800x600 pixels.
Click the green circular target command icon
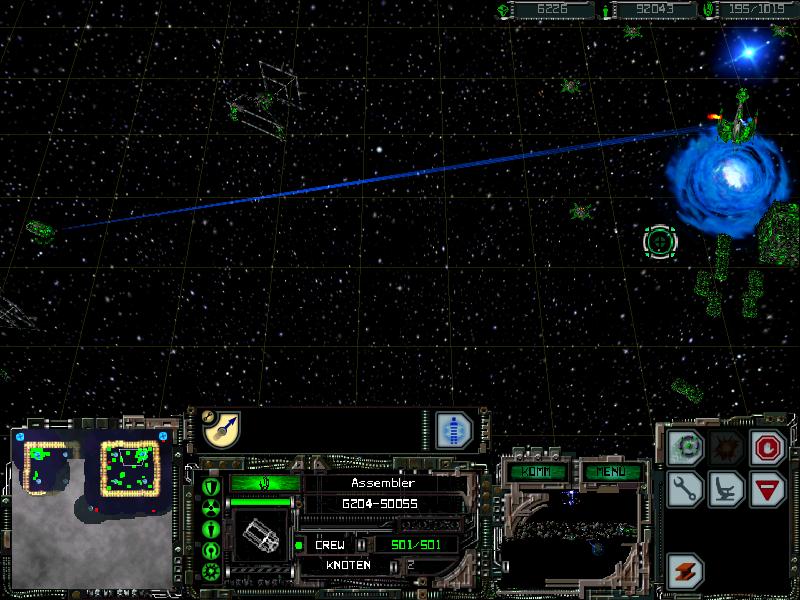click(686, 447)
